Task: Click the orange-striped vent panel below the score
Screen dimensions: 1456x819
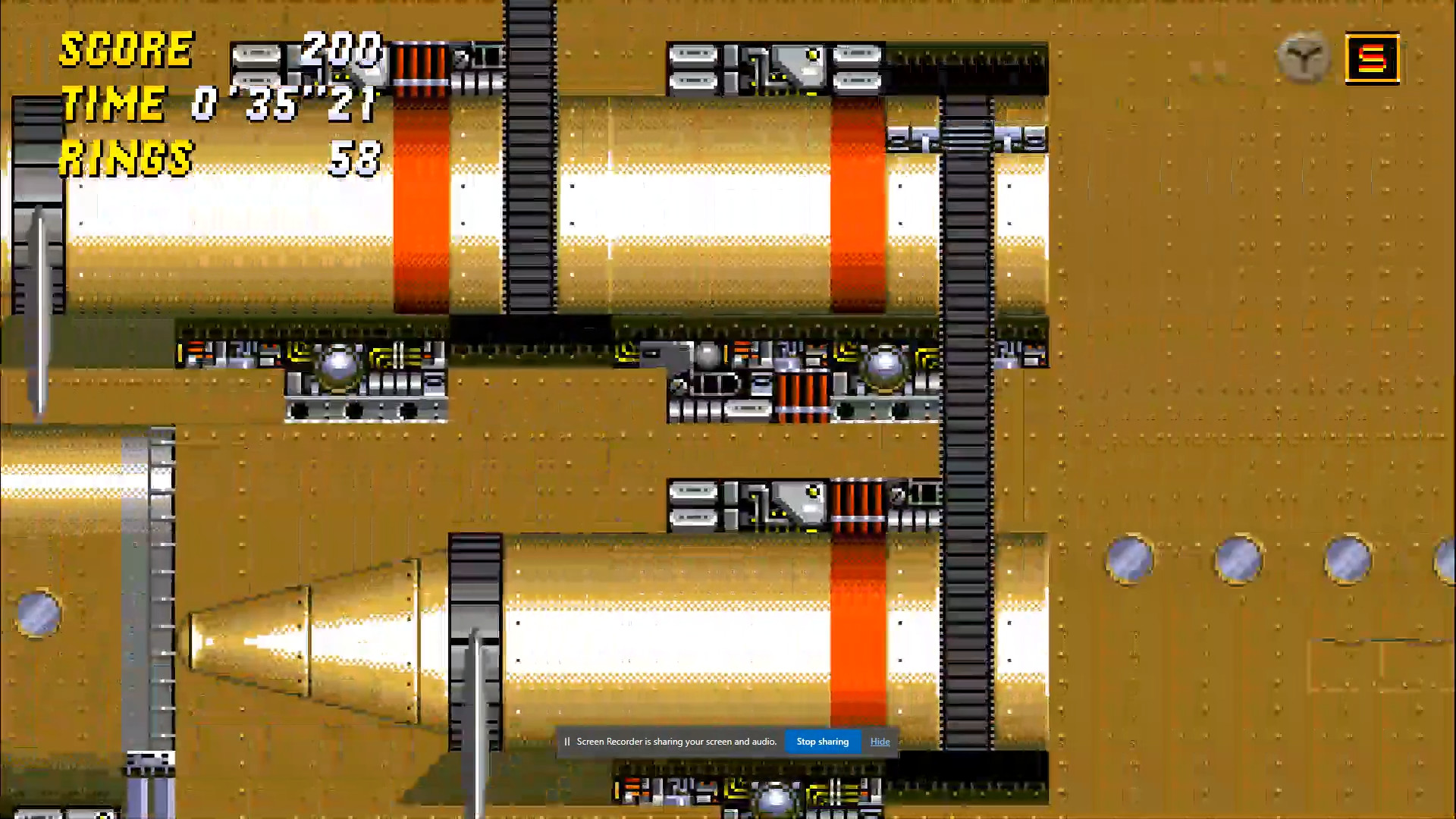Action: click(x=421, y=68)
